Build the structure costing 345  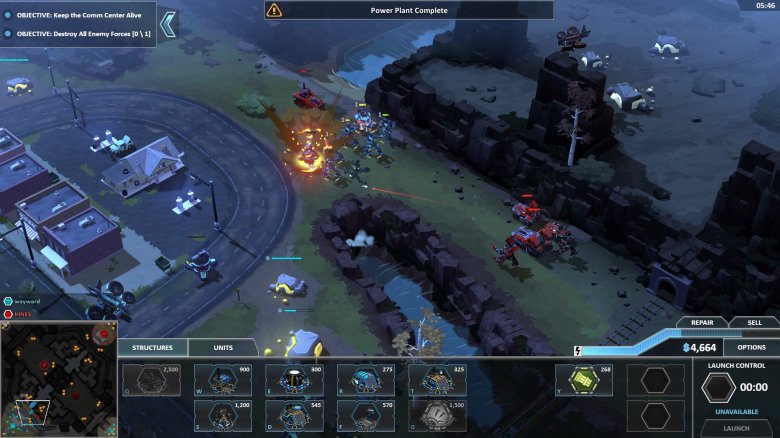coord(294,415)
